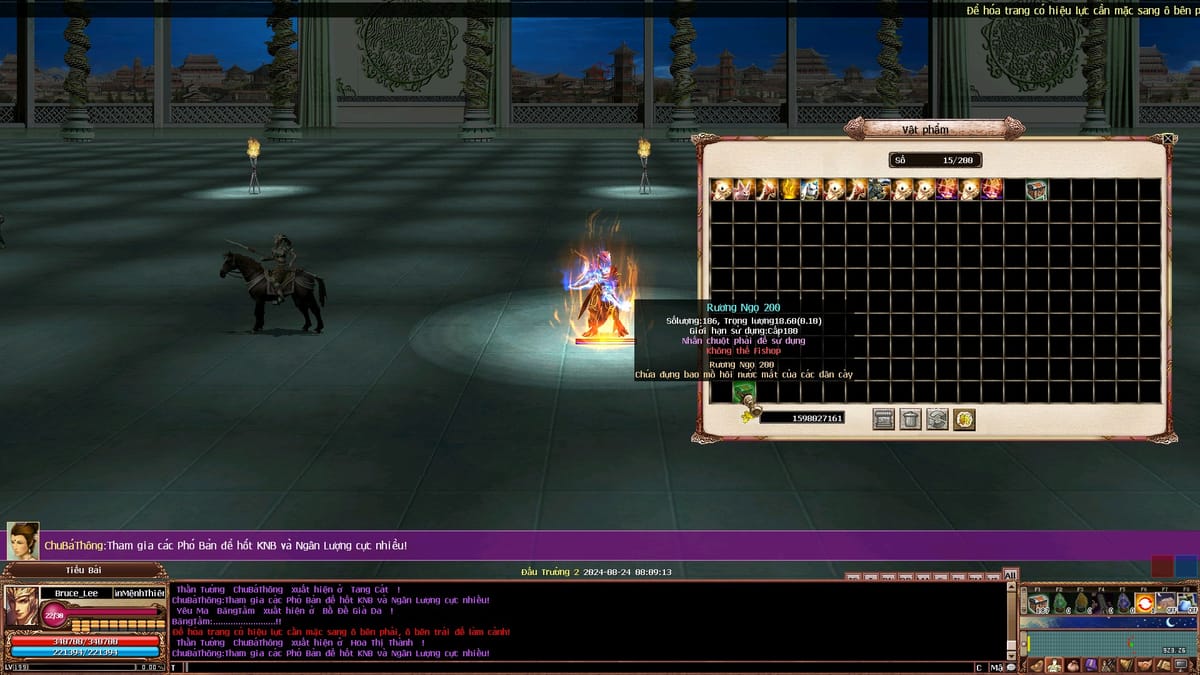This screenshot has width=1200, height=675.
Task: Click the gold coin button in the inventory
Action: click(964, 419)
